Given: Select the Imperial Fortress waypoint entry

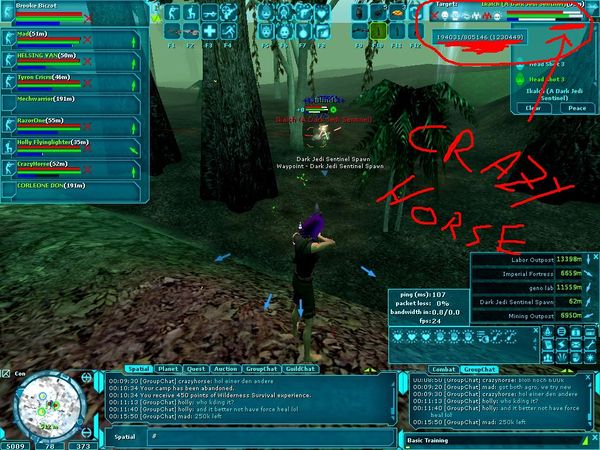Looking at the screenshot, I should pos(530,272).
